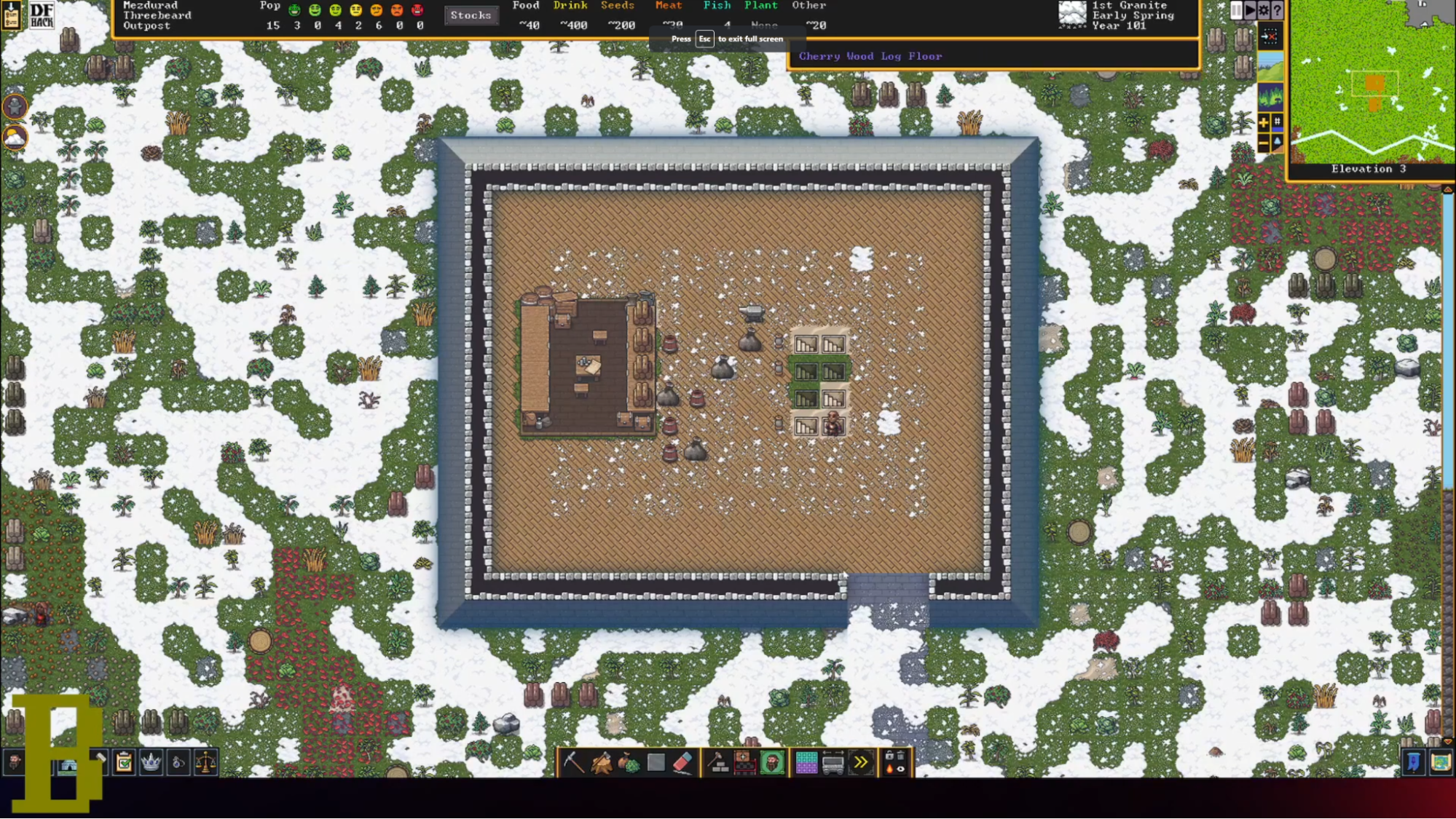Open the minecart hauling routes menu
The height and width of the screenshot is (819, 1456).
click(x=833, y=762)
